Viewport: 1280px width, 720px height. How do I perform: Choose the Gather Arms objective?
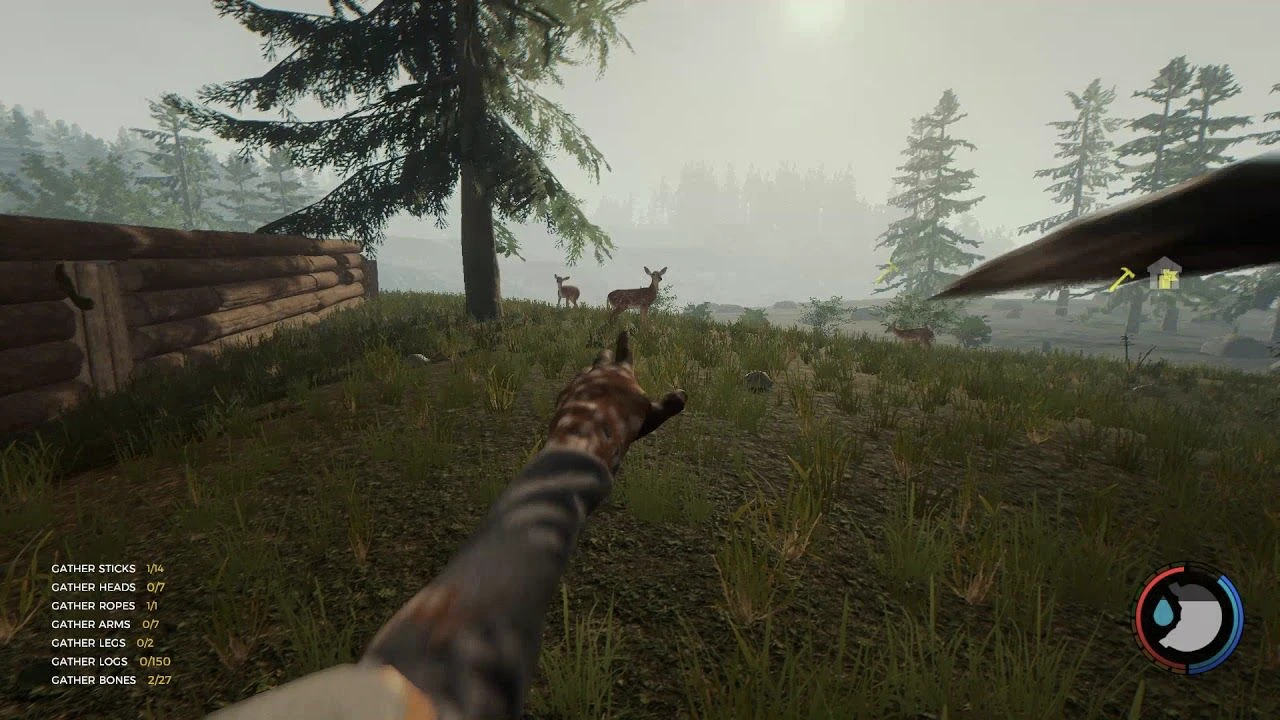[x=105, y=624]
